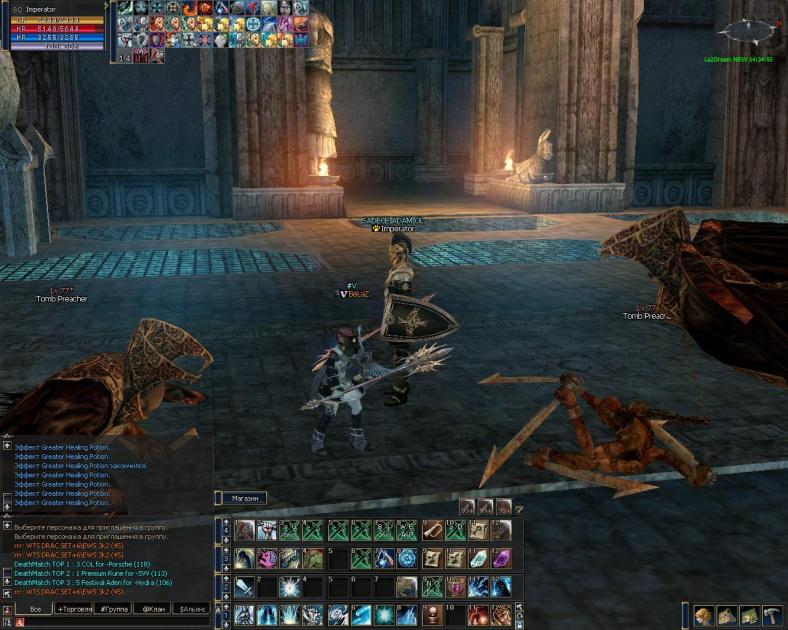Use the purple crystal item slot
Image resolution: width=788 pixels, height=630 pixels.
pos(500,558)
